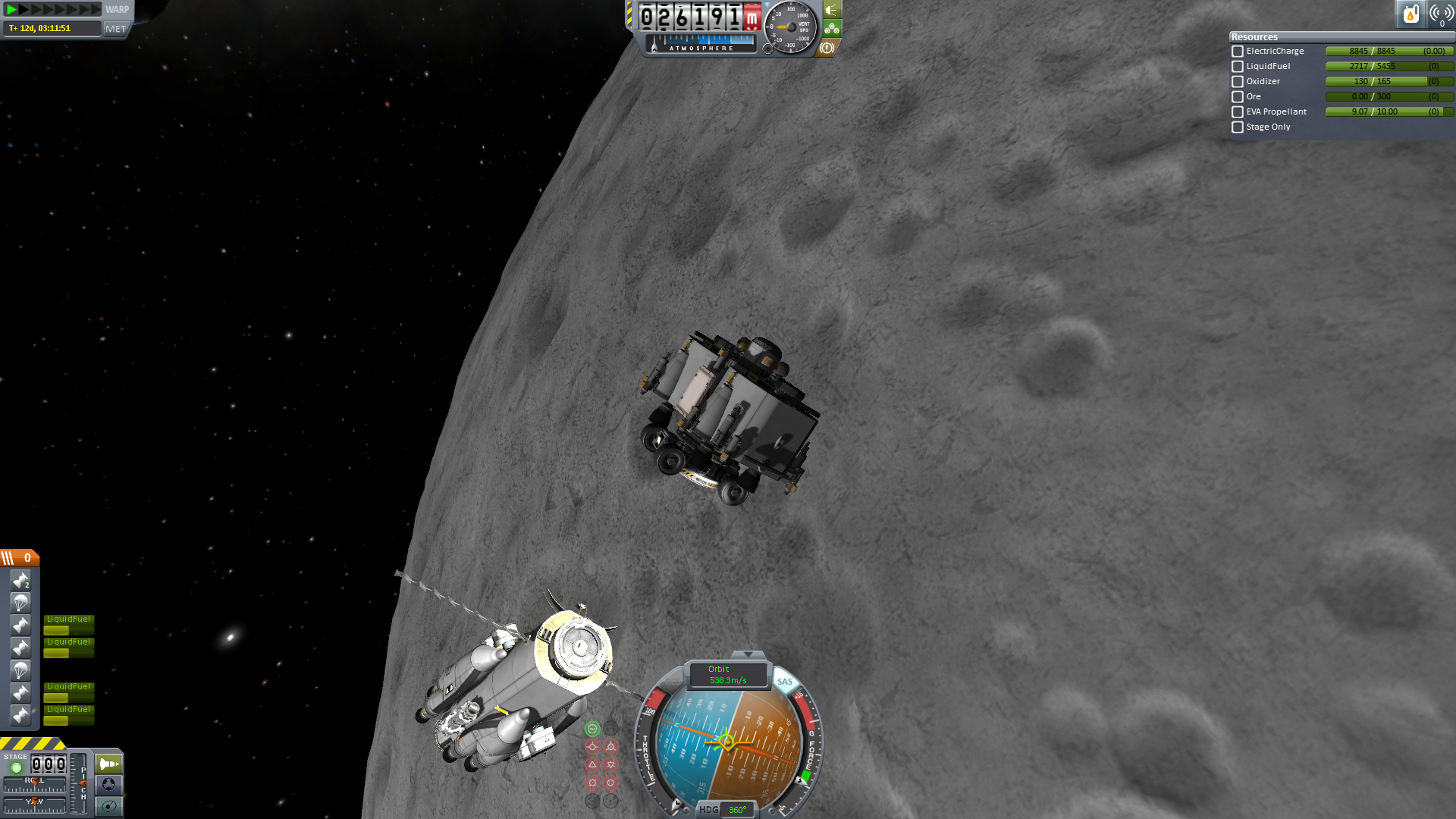Switch to docking mode button
Viewport: 1456px width, 819px height.
pyautogui.click(x=108, y=784)
